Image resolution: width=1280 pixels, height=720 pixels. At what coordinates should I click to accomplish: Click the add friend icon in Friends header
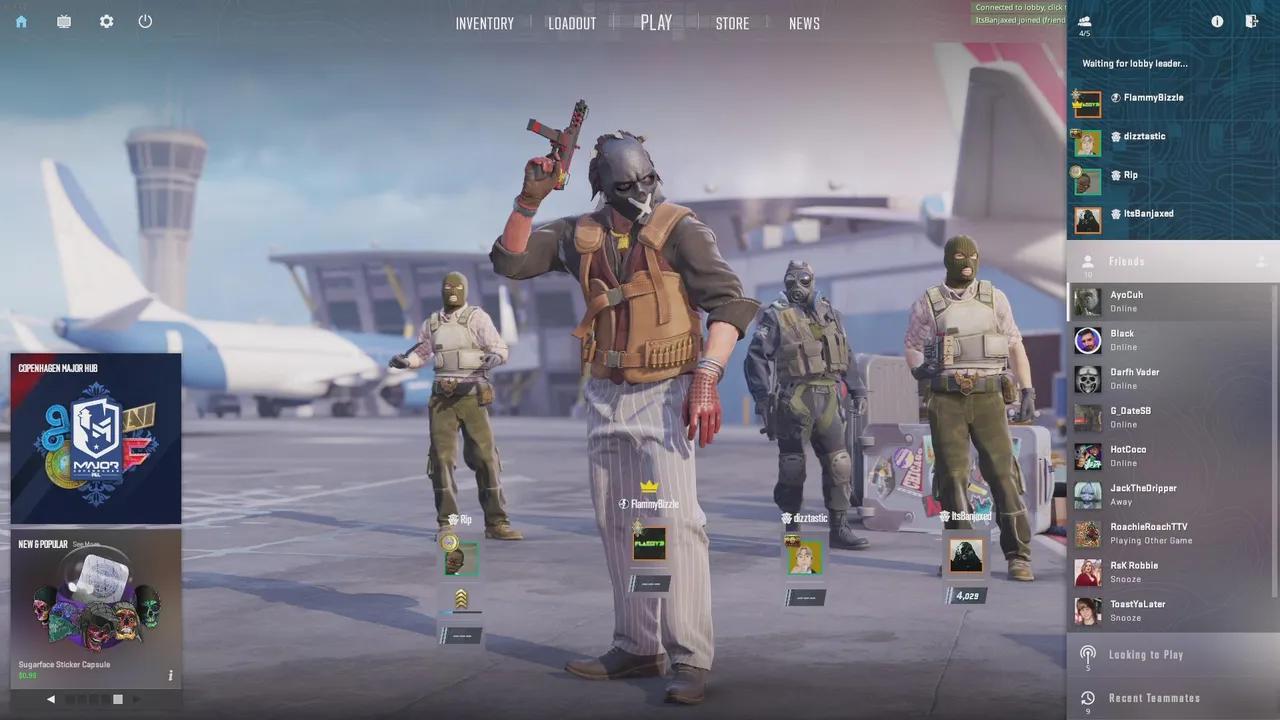coord(1262,261)
